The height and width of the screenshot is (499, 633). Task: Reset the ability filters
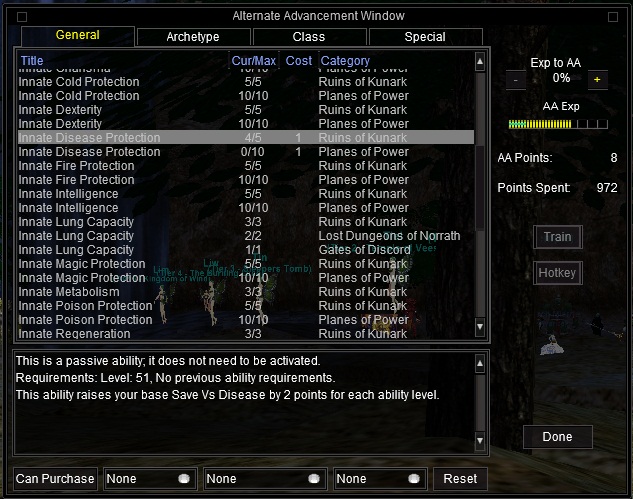(460, 479)
